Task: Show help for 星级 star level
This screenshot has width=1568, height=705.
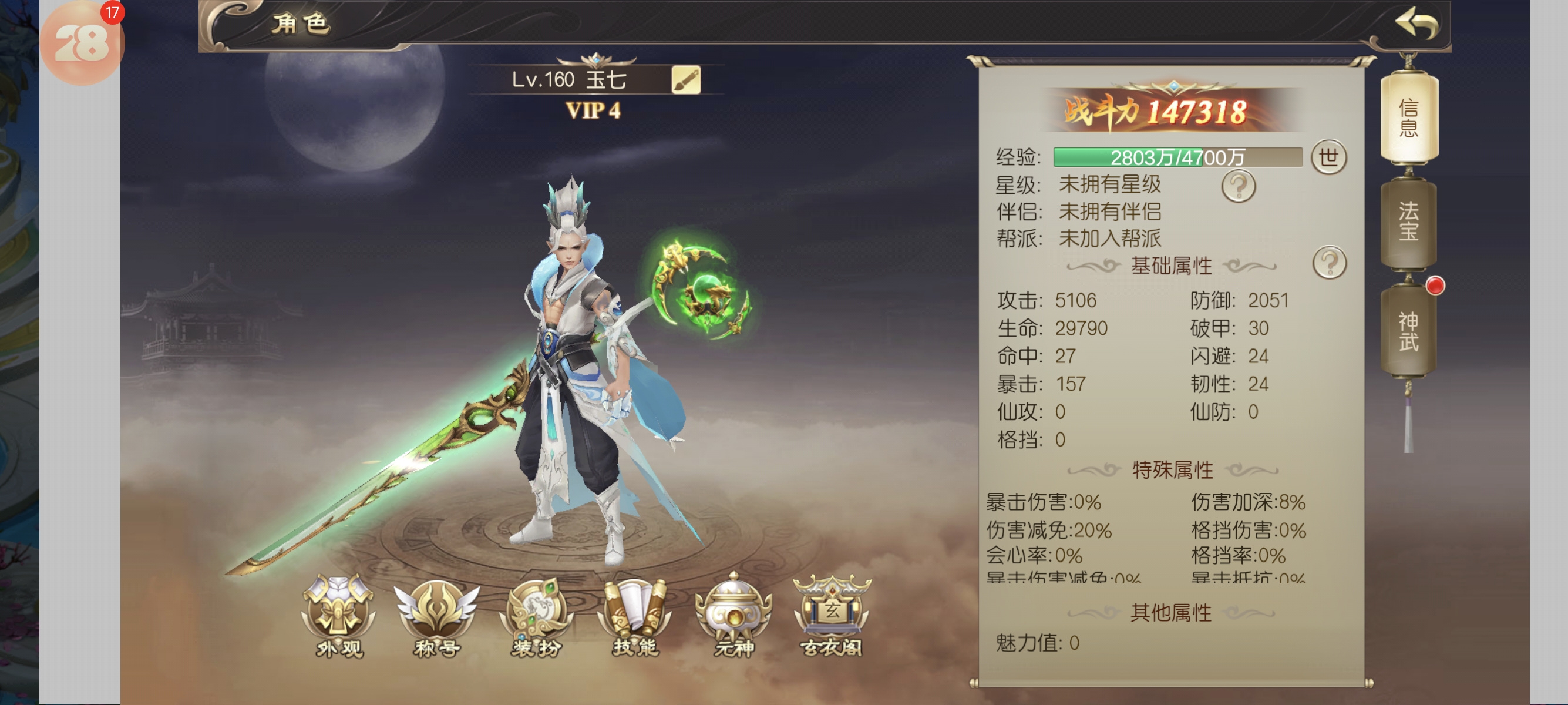Action: [x=1238, y=186]
